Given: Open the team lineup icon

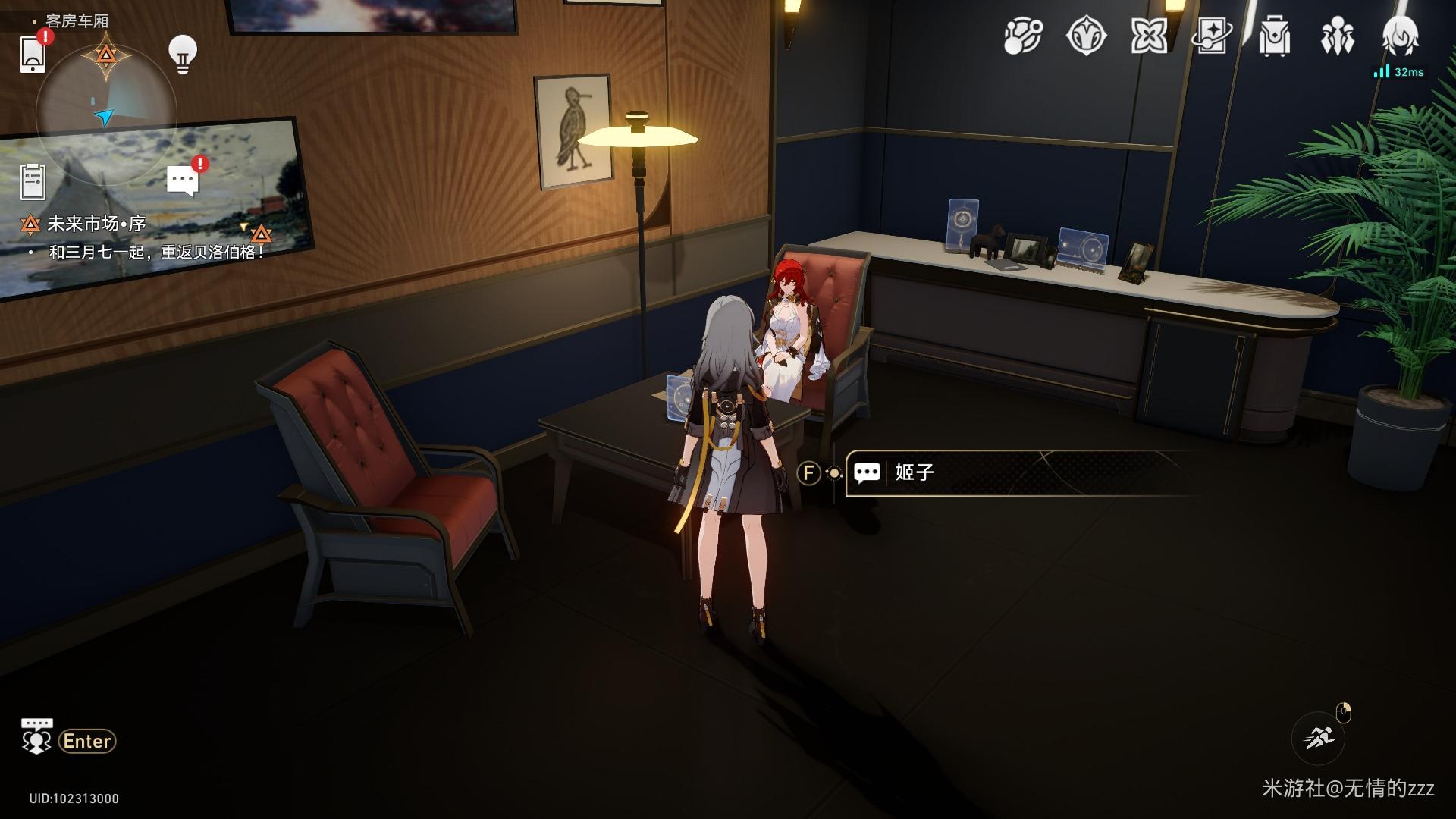Looking at the screenshot, I should coord(1336,36).
